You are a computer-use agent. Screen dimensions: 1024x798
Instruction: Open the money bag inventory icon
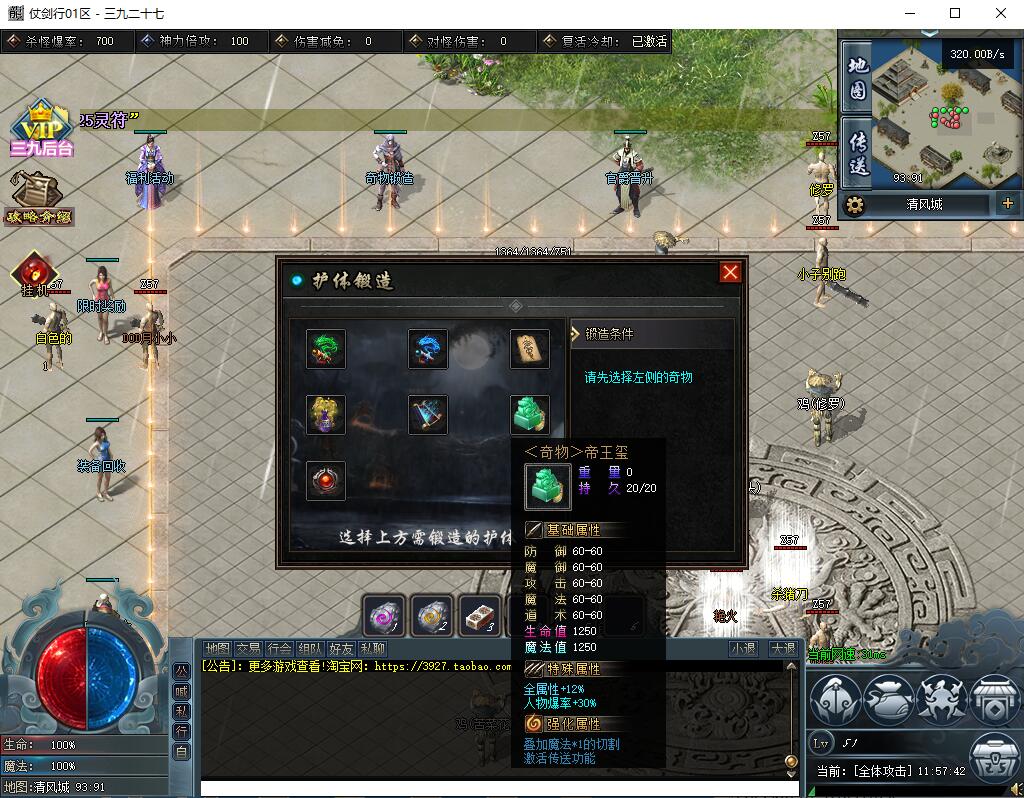pos(888,698)
